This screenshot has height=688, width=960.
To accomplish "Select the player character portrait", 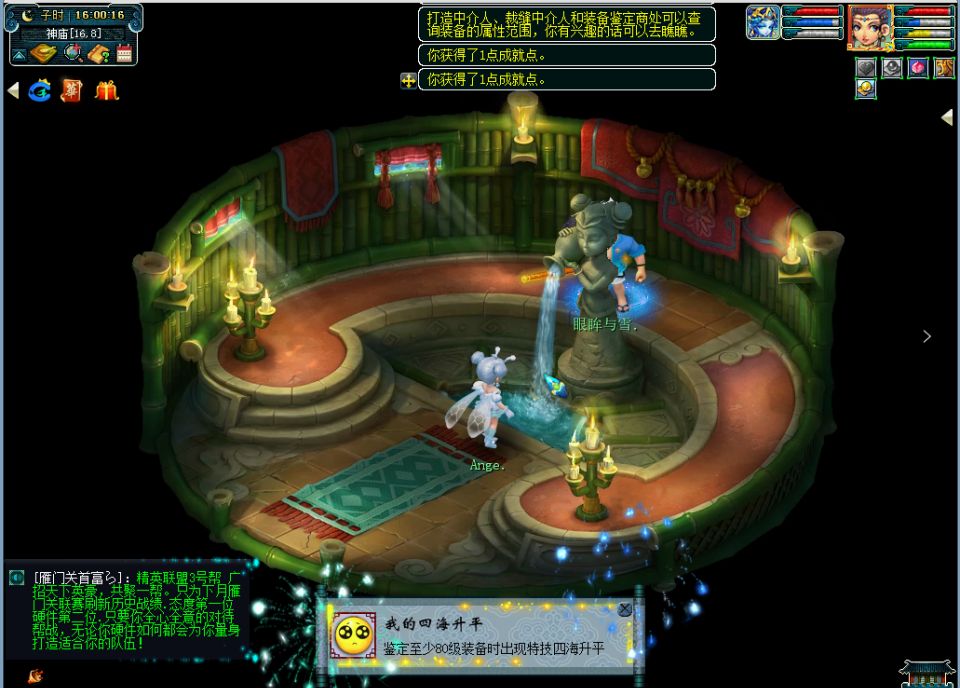I will click(x=869, y=27).
